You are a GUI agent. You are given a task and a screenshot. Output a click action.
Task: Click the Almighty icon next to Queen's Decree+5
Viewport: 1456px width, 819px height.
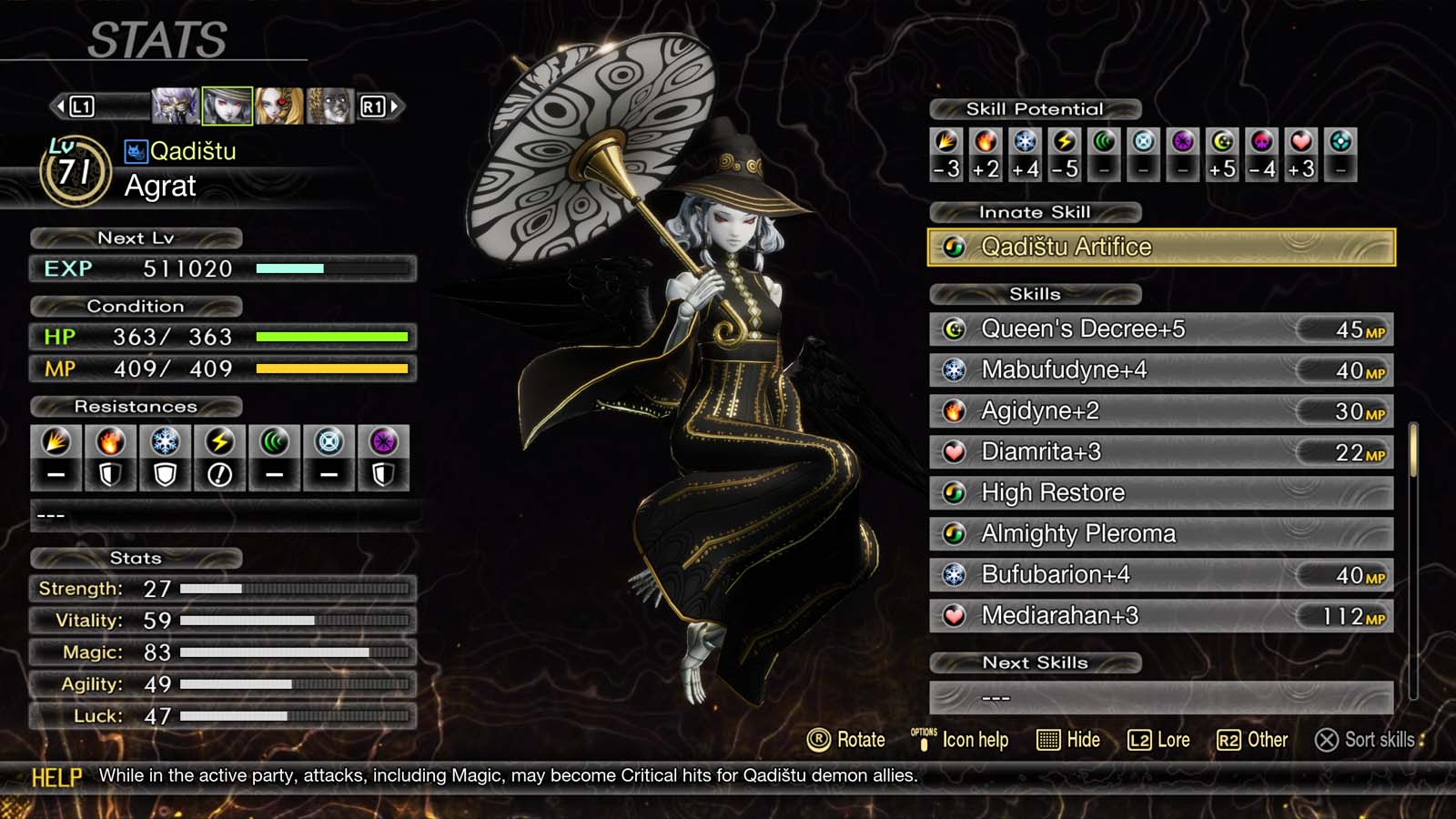955,329
